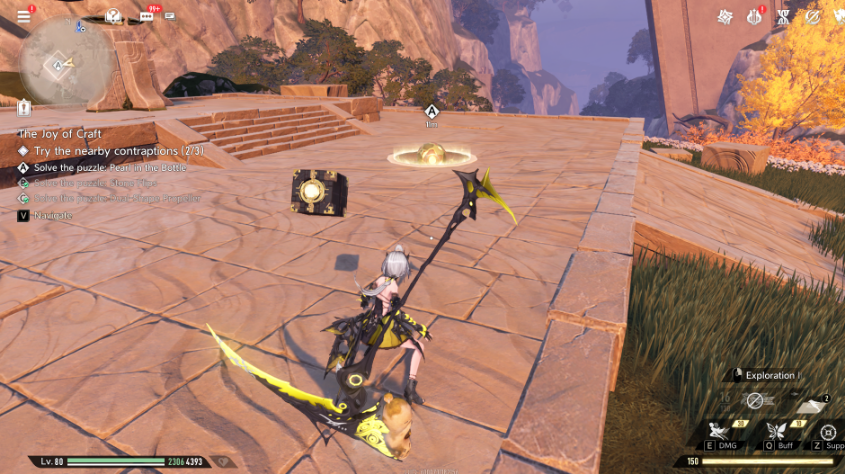Open the slashed-circle icon in the top bar
This screenshot has width=845, height=474.
(812, 17)
